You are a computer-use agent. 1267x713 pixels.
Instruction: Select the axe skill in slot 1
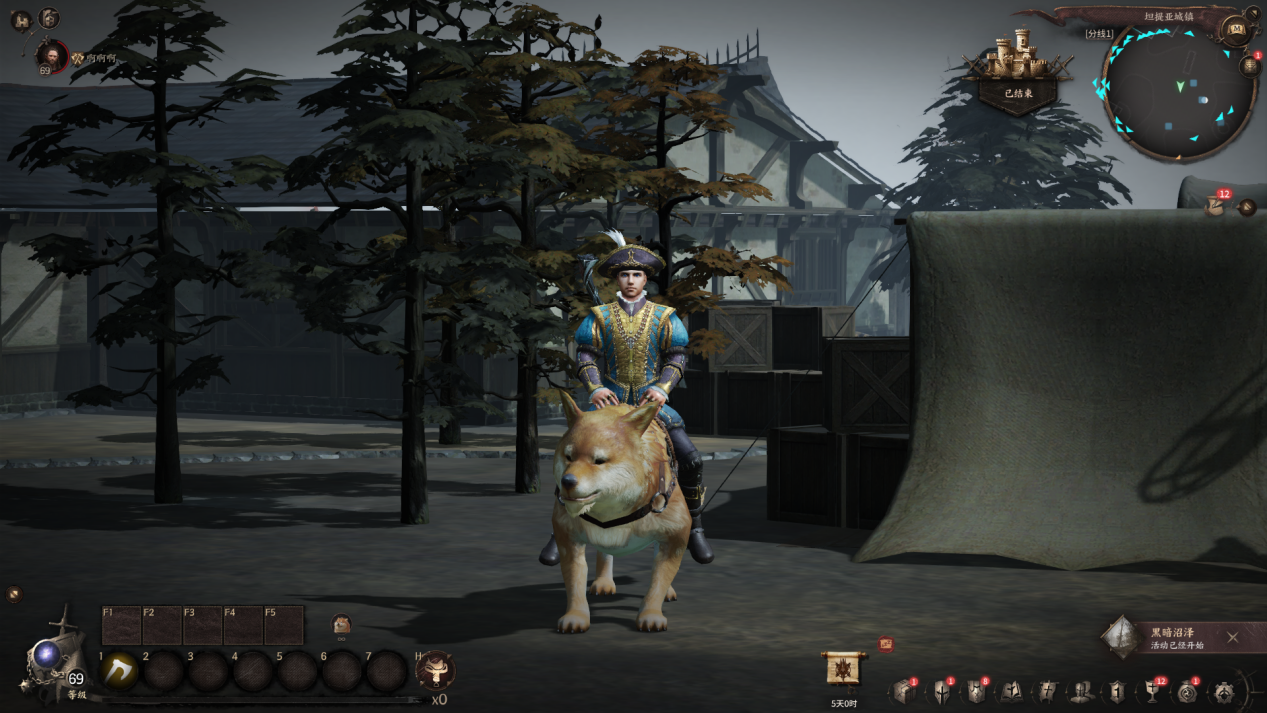[x=120, y=671]
